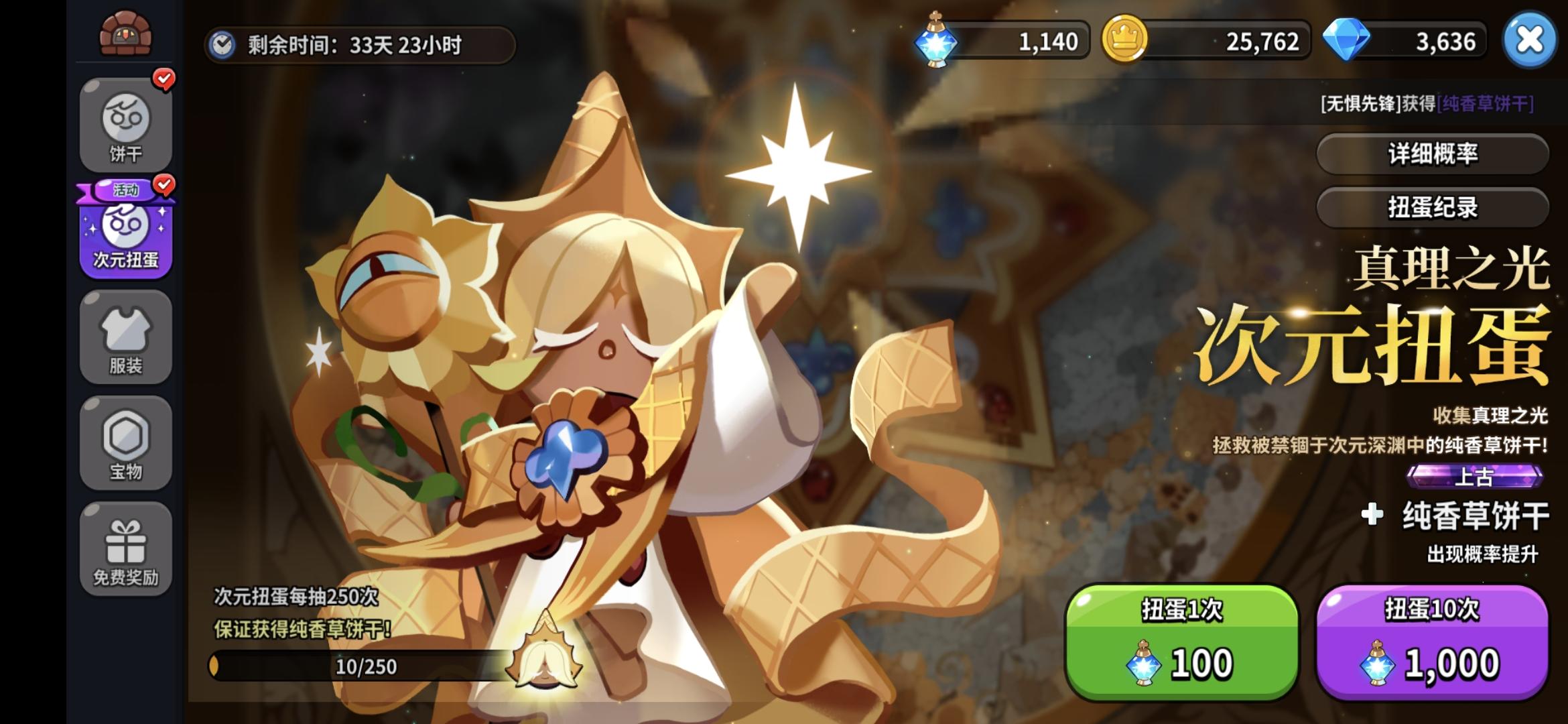
Task: Open the 详细概率 probability details
Action: click(1433, 153)
